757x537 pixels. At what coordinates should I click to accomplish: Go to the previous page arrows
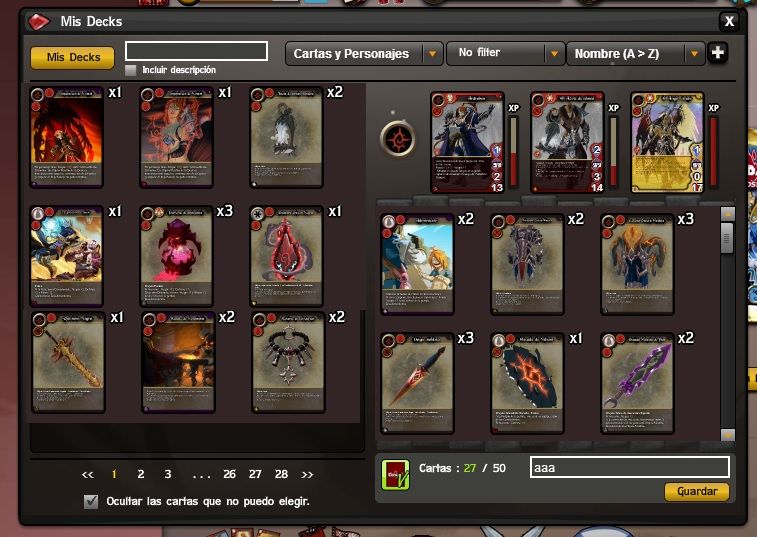click(x=88, y=474)
